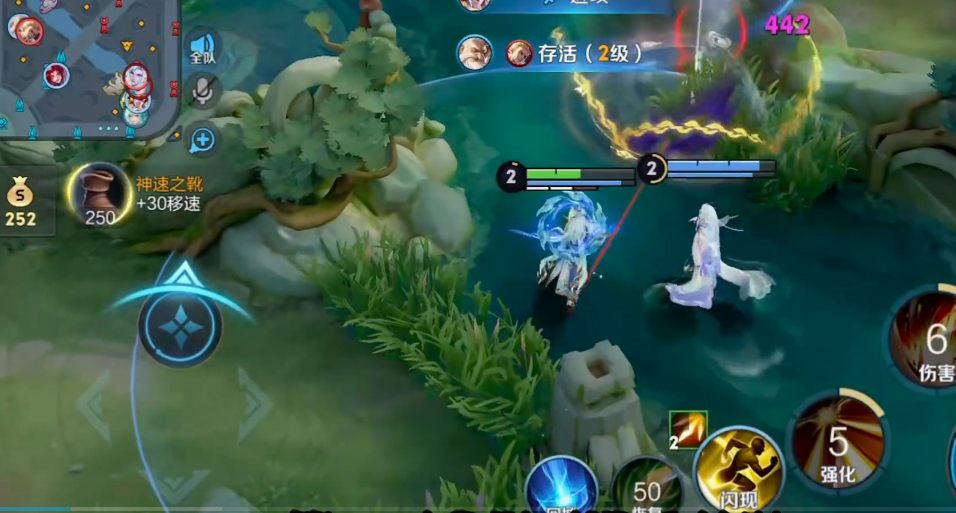Tap the movement joystick center

(180, 327)
